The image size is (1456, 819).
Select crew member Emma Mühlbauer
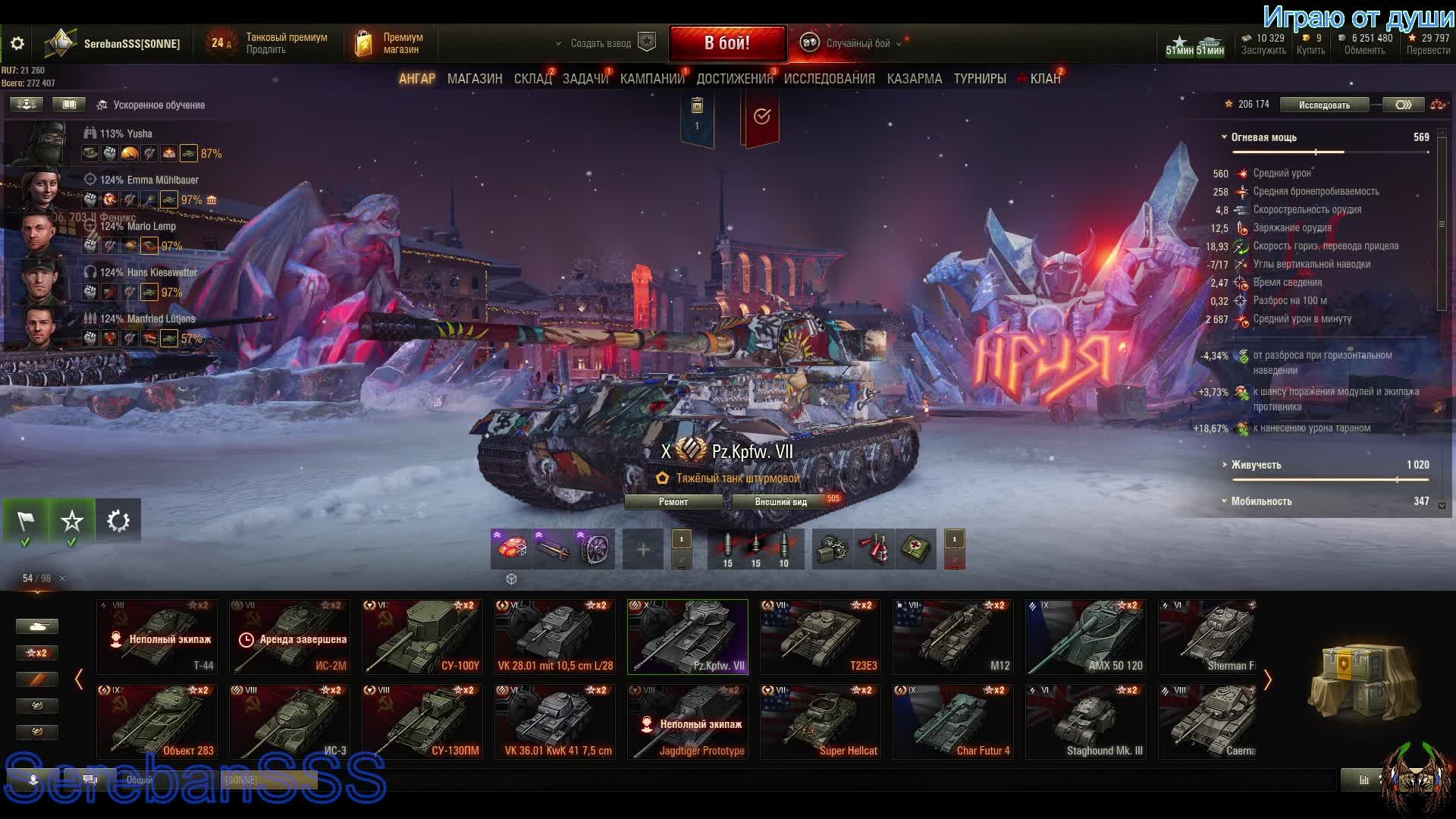pyautogui.click(x=149, y=180)
